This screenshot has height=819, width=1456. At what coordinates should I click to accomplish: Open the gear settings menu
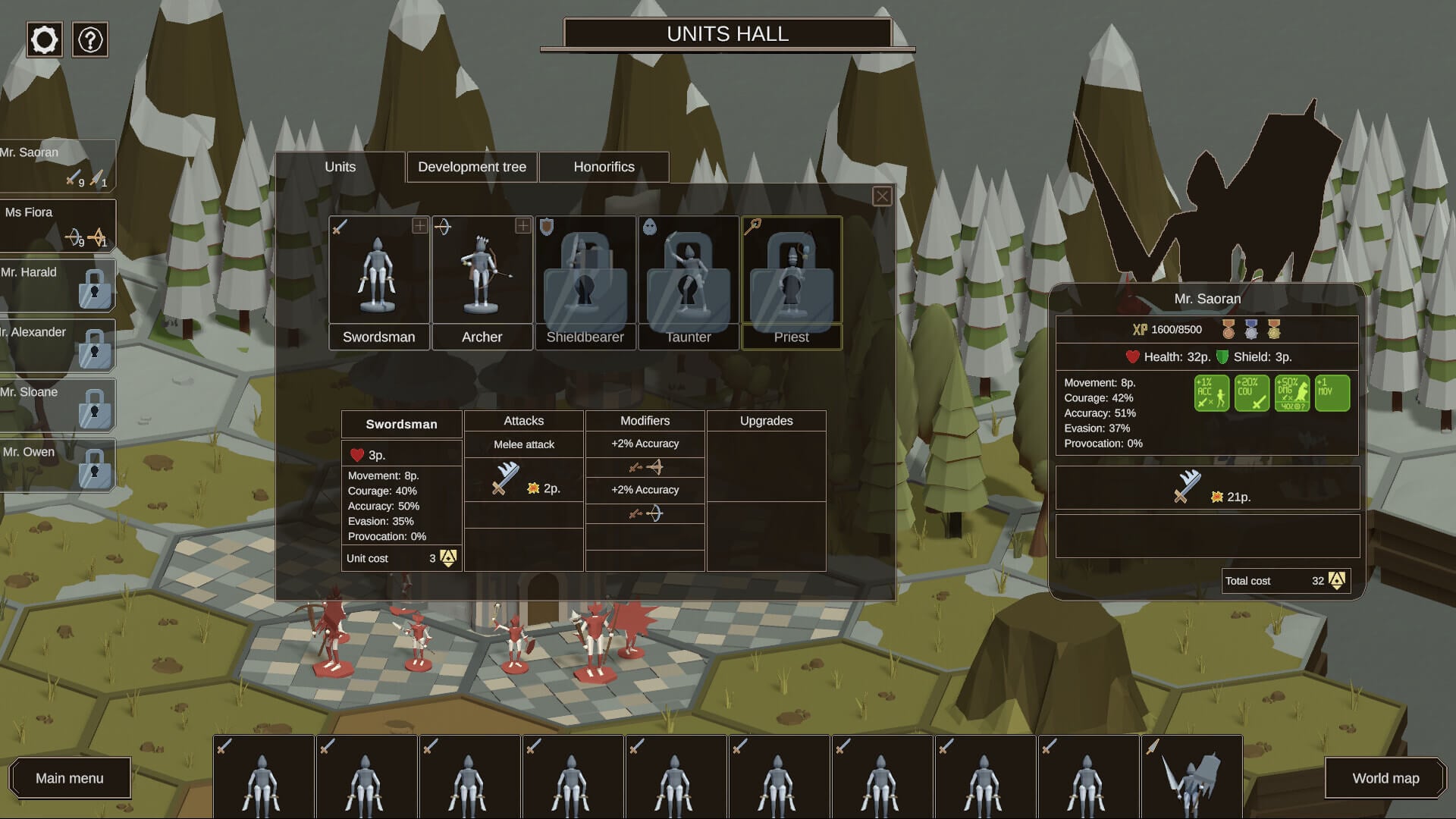44,39
